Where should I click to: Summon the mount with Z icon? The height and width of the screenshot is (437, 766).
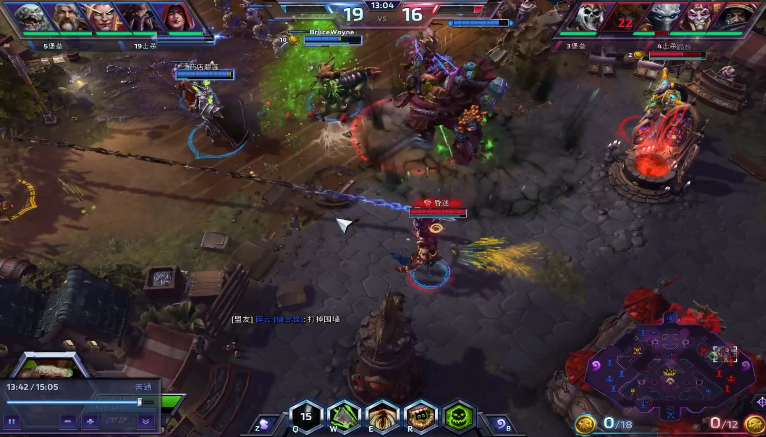coord(266,422)
